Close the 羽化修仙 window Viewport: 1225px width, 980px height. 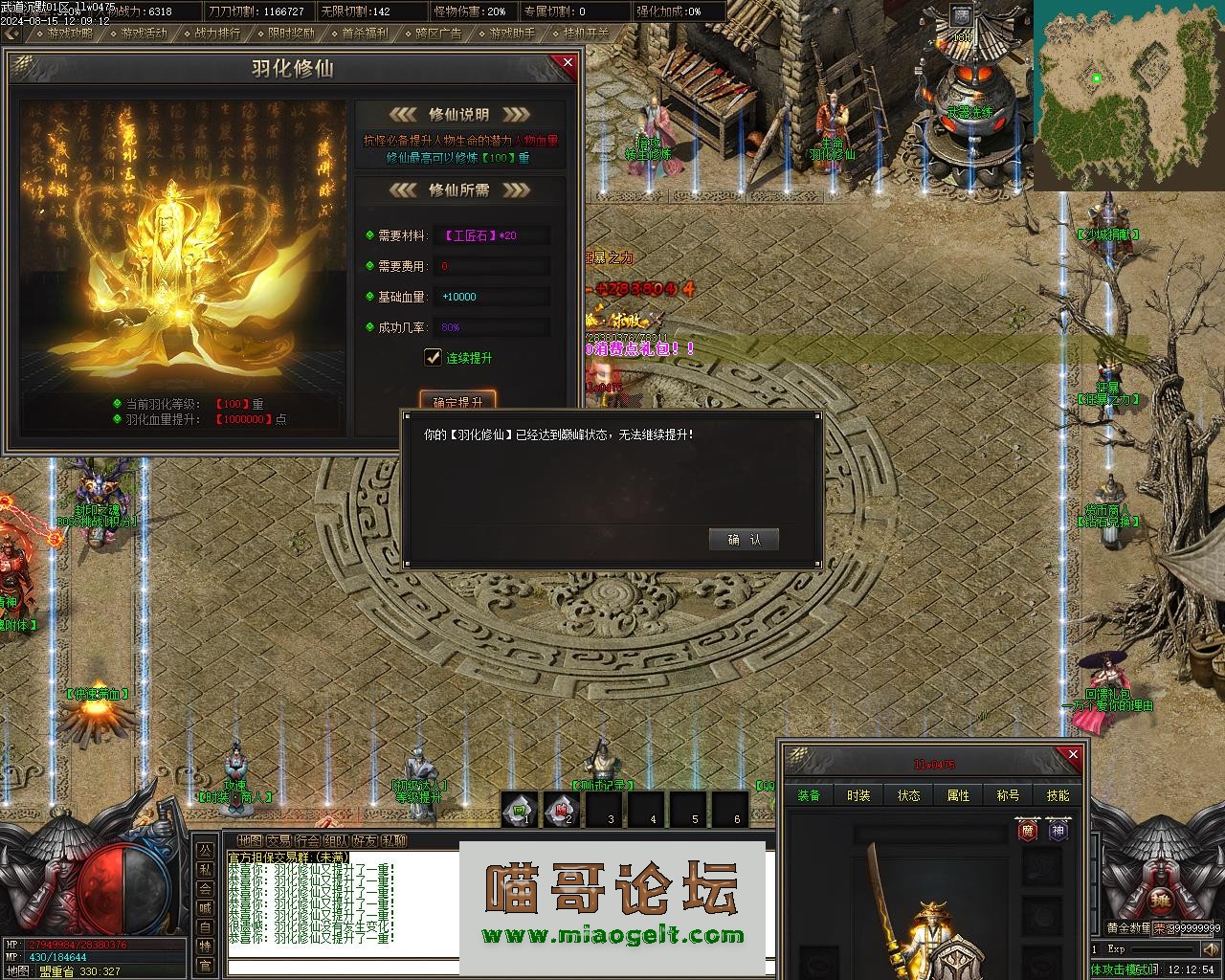coord(568,63)
